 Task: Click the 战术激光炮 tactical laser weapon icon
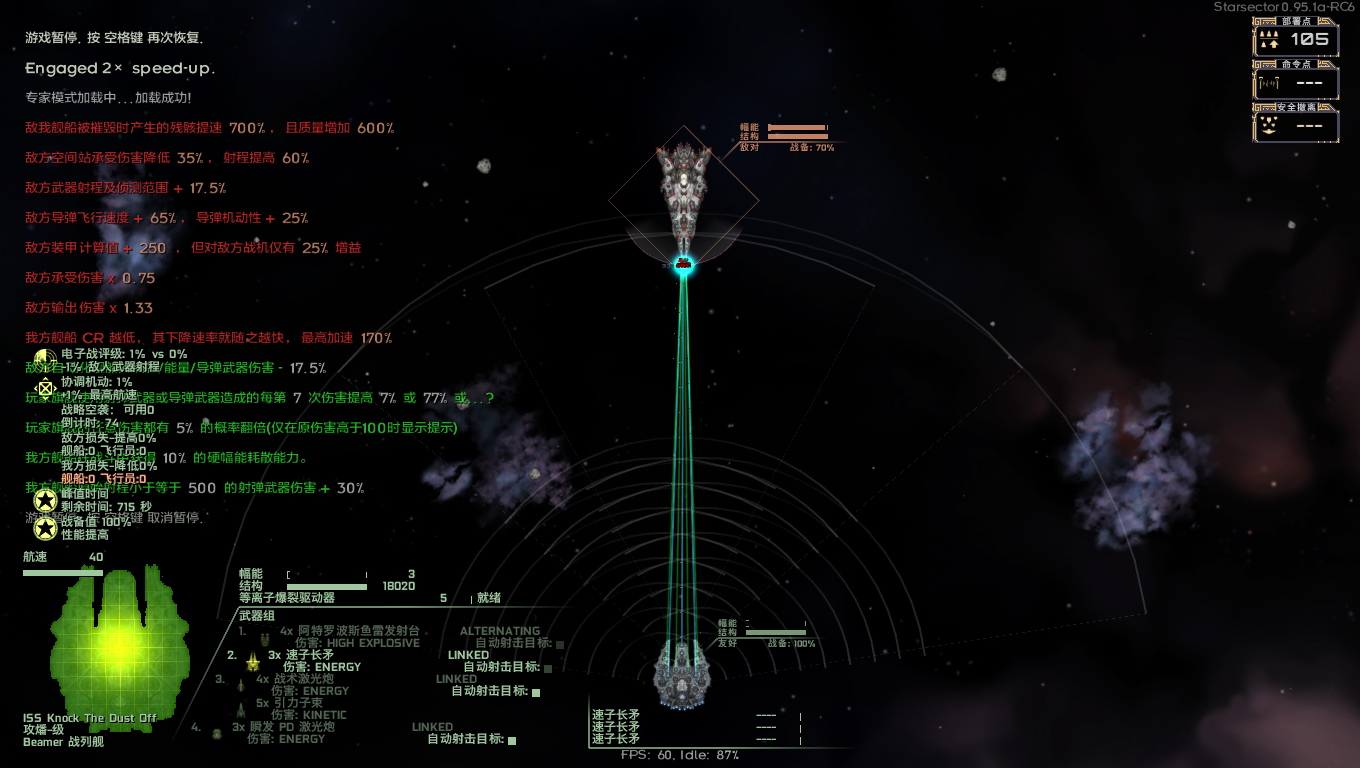coord(241,686)
